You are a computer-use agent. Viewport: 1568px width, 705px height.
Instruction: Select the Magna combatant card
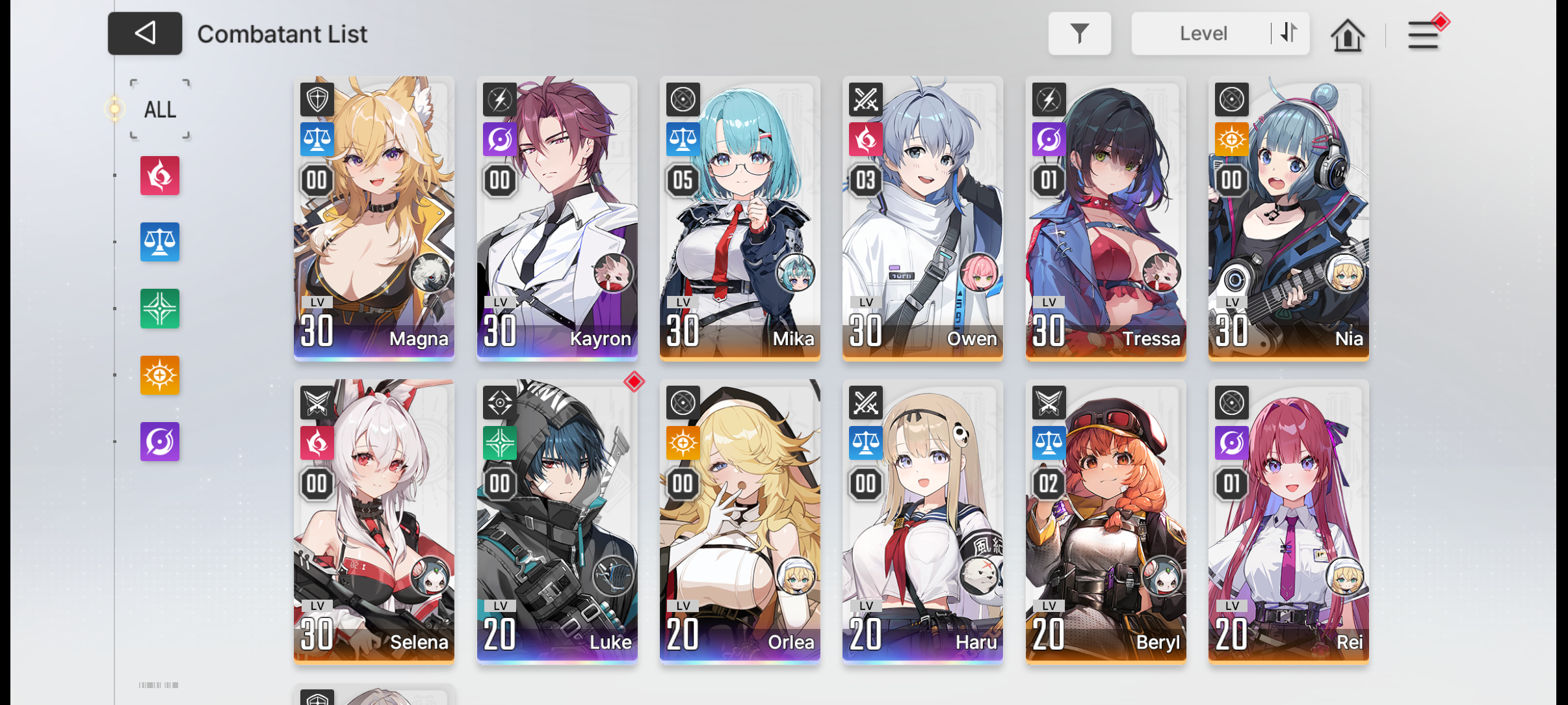pos(374,218)
